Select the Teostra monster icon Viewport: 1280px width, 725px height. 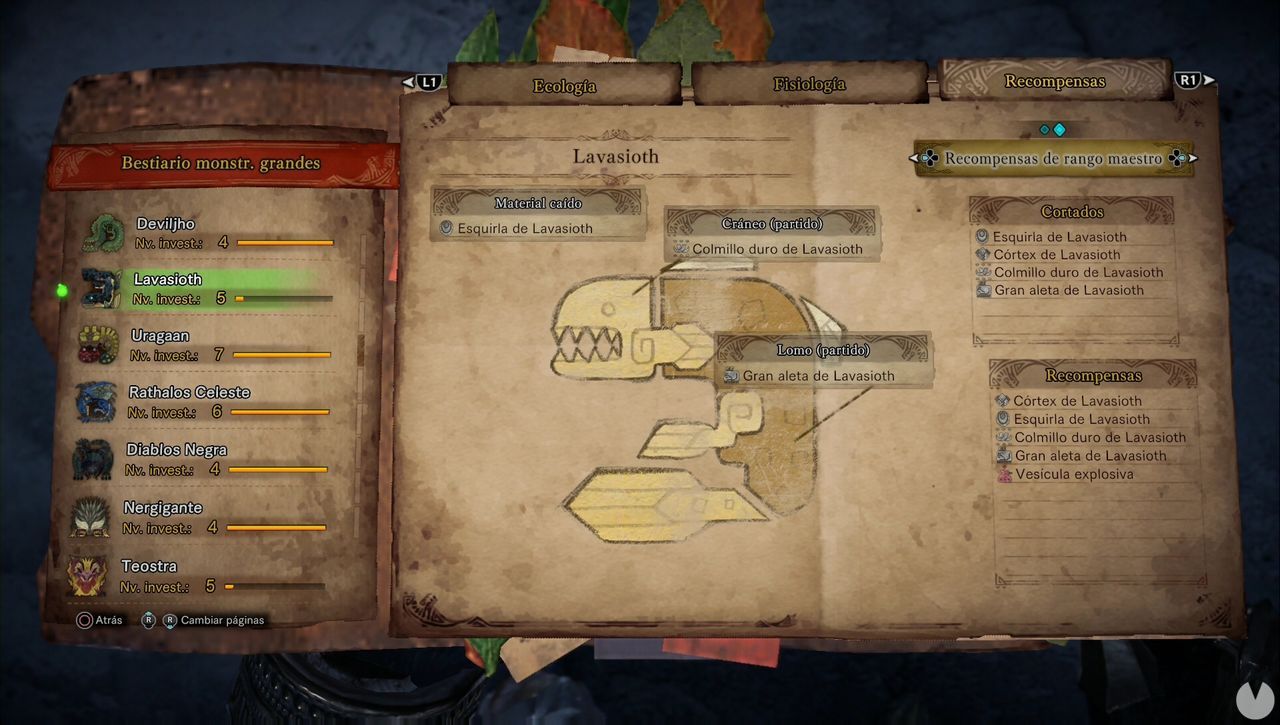pos(95,575)
